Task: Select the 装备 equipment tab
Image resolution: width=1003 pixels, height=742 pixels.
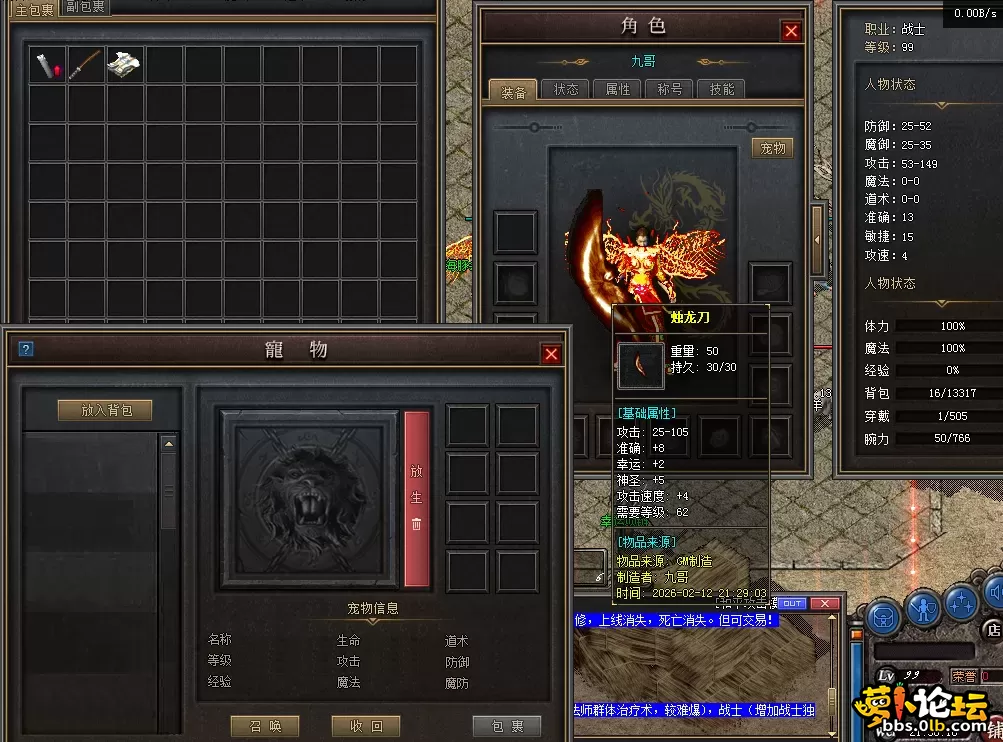Action: (x=513, y=91)
